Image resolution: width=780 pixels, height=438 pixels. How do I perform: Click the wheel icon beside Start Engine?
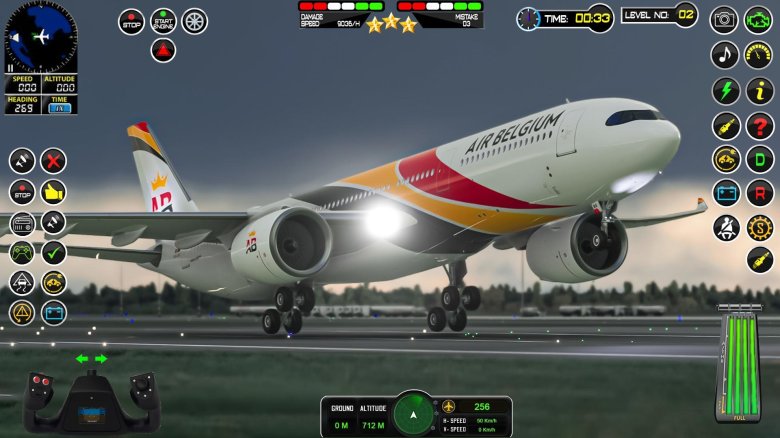194,21
